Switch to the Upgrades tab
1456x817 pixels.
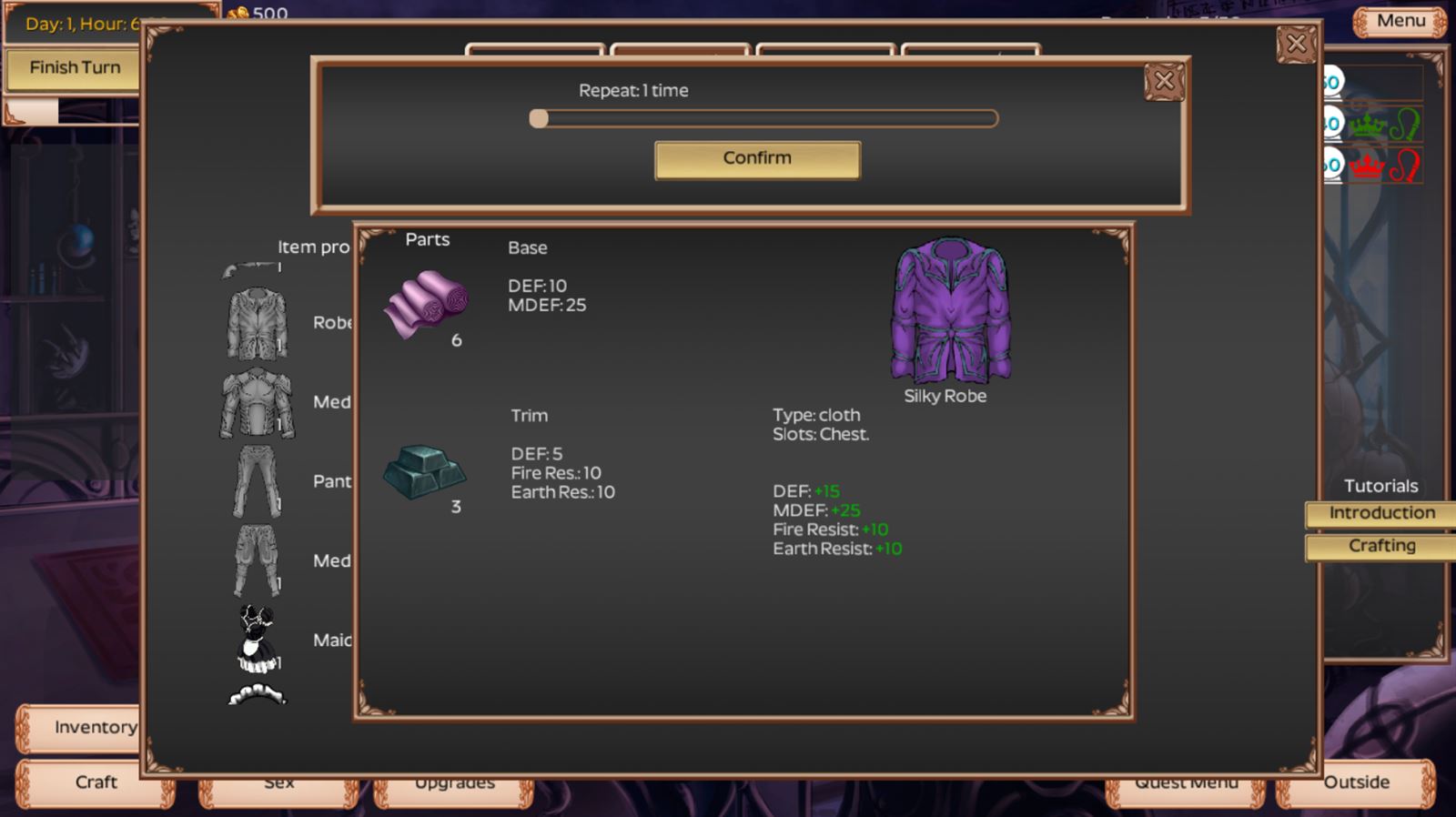coord(454,782)
